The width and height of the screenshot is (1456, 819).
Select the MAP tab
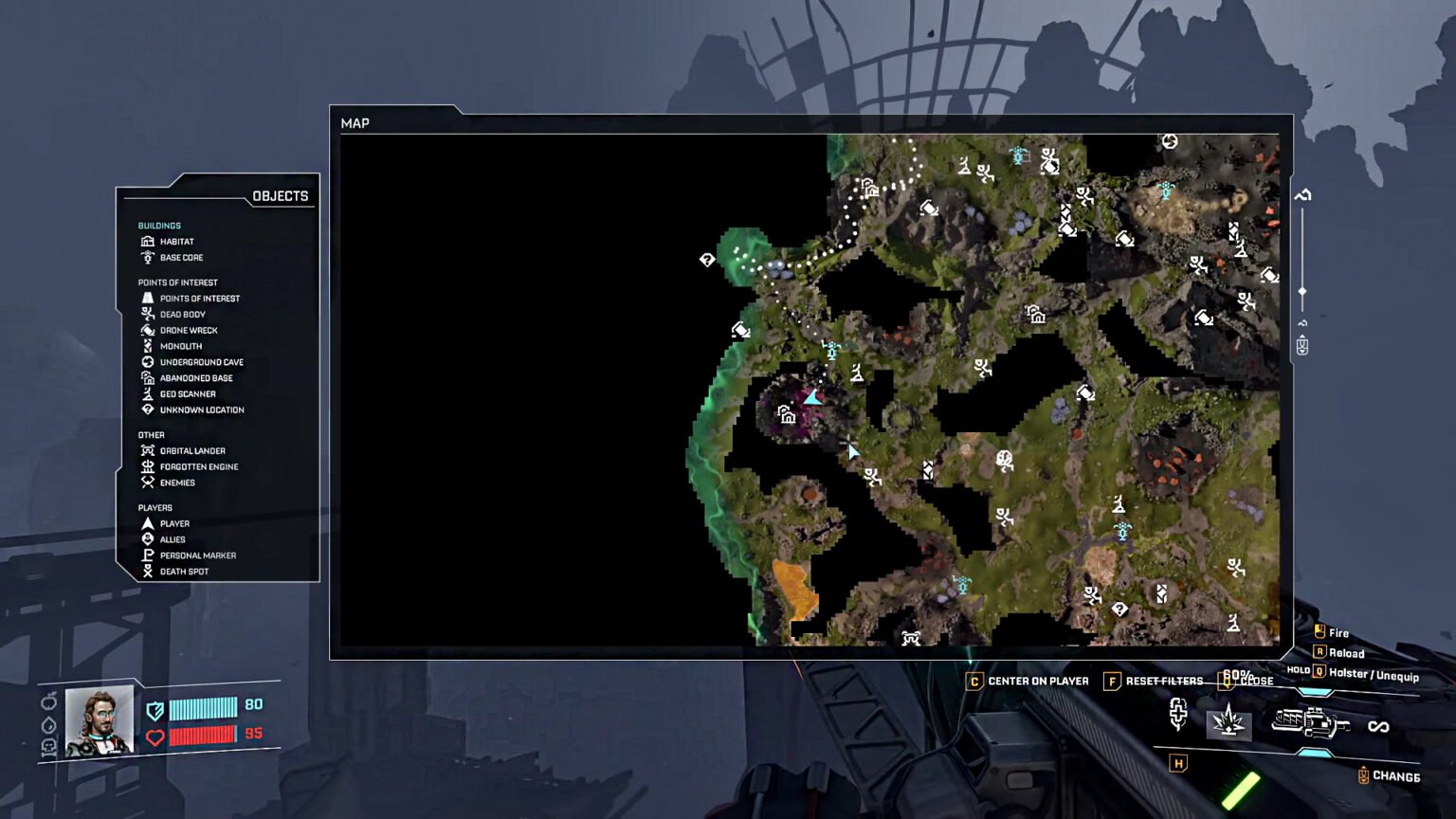pyautogui.click(x=355, y=123)
